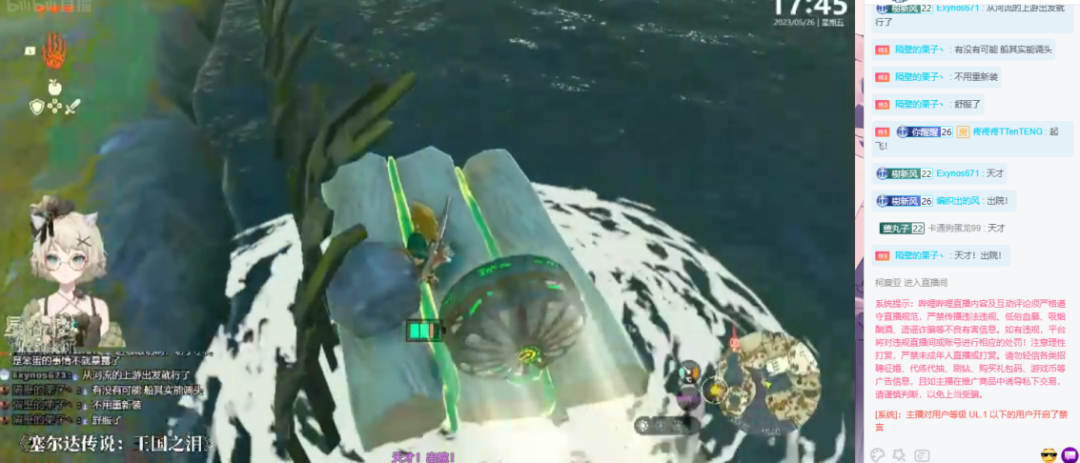Screen dimensions: 1080x463
Task: Open the purple speech-bubble chat button
Action: pyautogui.click(x=1068, y=455)
